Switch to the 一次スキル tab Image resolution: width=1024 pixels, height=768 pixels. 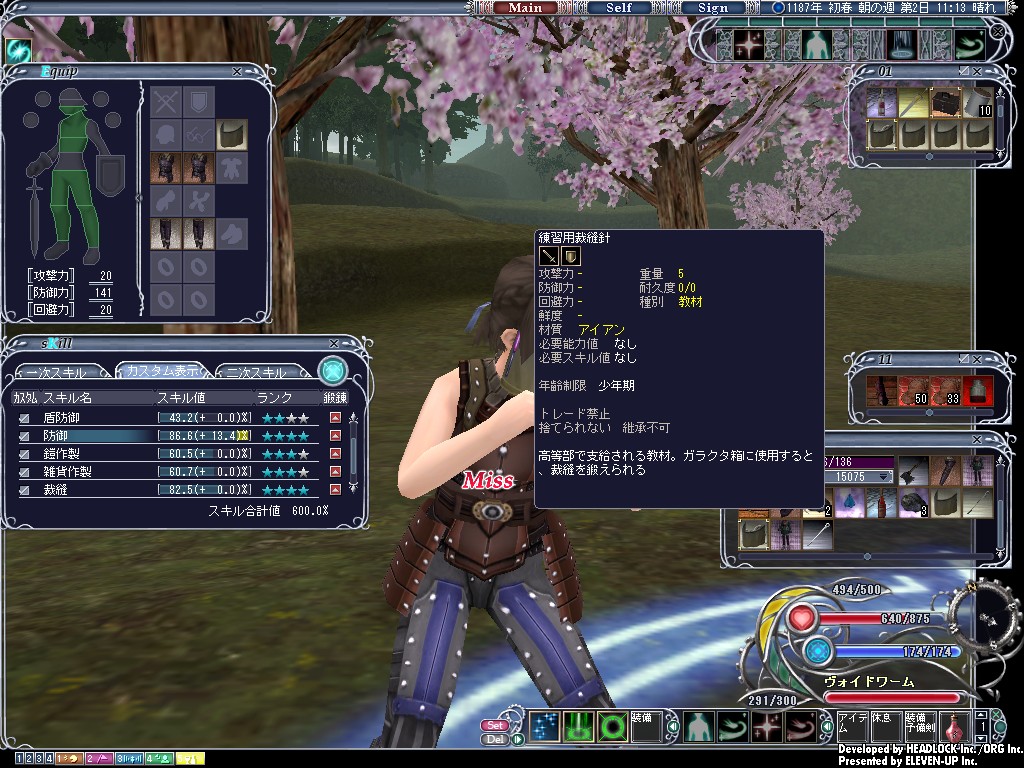[x=57, y=372]
